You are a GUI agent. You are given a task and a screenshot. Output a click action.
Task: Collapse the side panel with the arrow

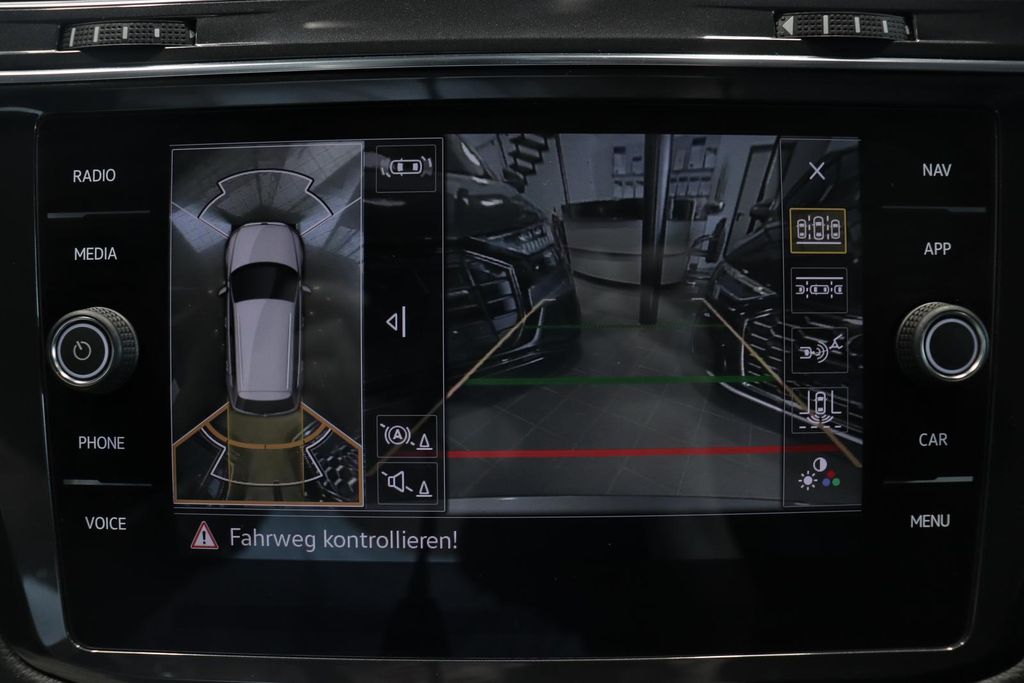[397, 322]
